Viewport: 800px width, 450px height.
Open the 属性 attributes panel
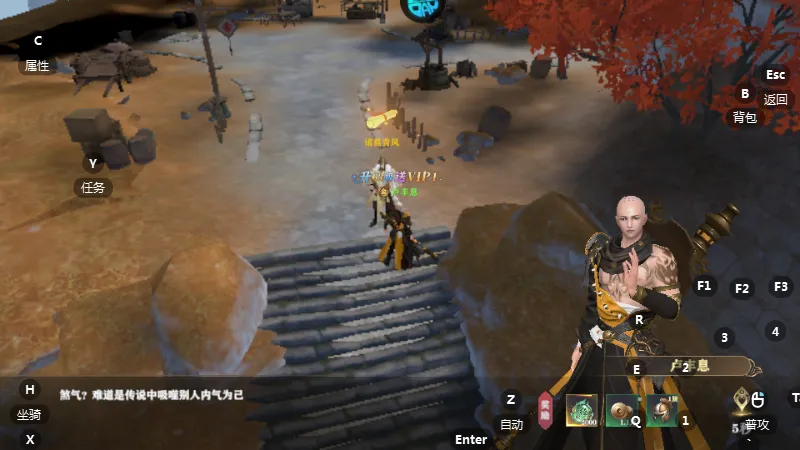click(37, 65)
